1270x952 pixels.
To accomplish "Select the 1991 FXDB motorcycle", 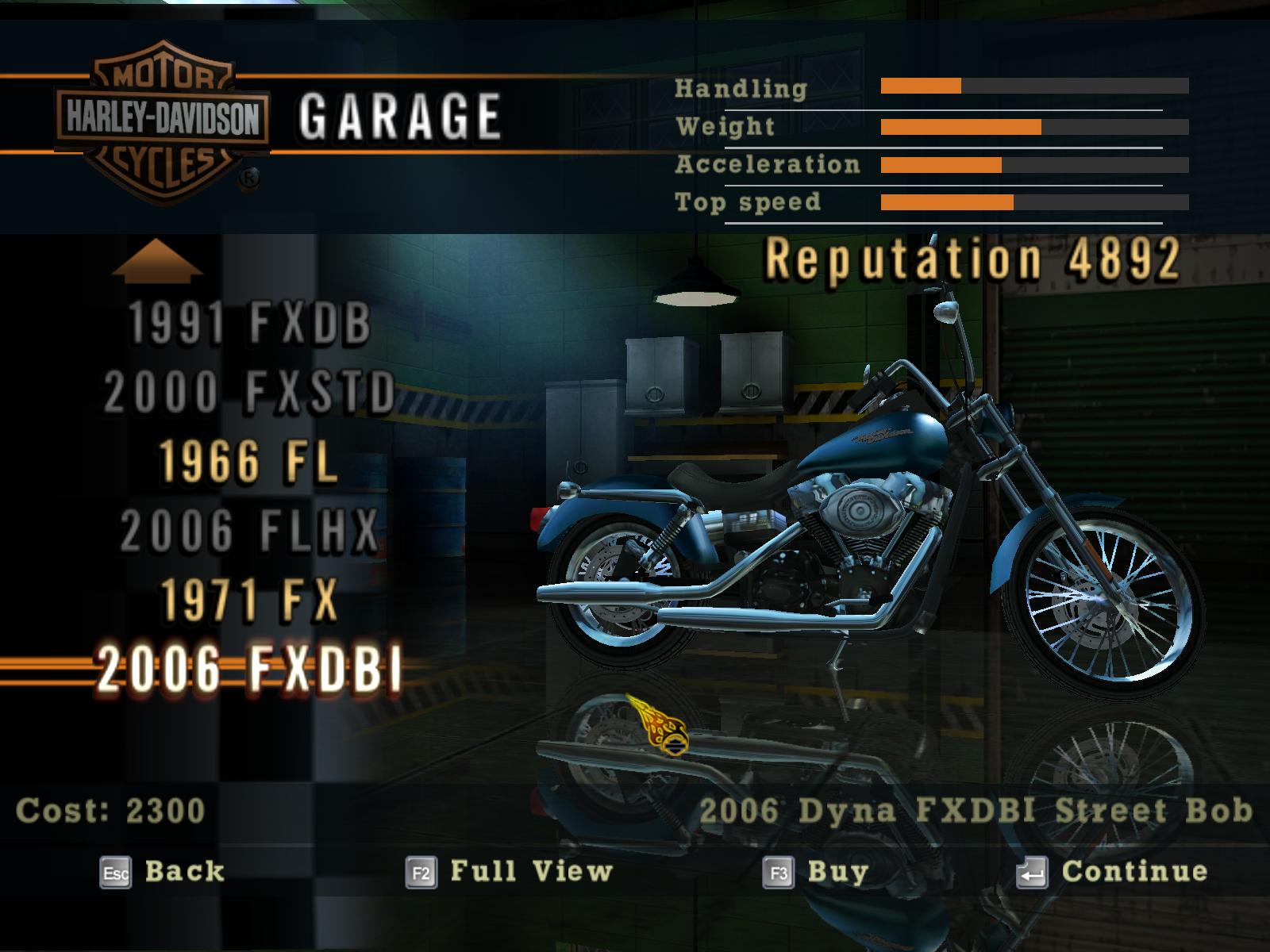I will tap(249, 324).
